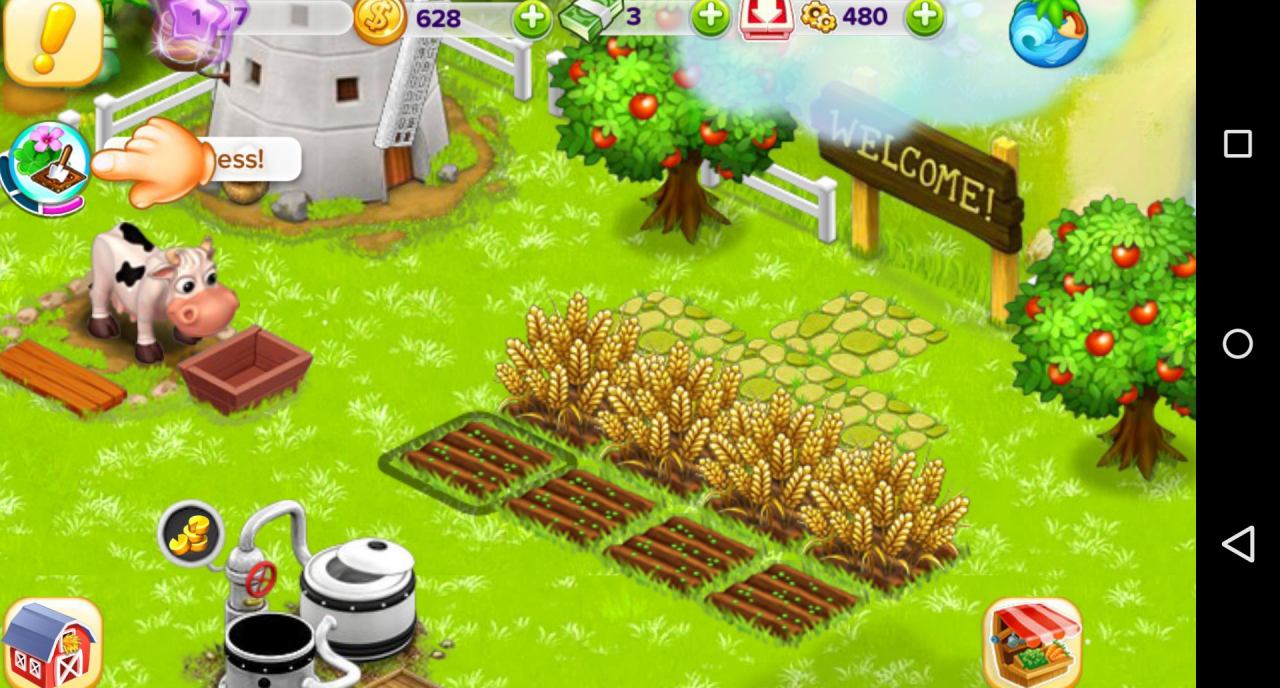Open the tropical island wave icon
The width and height of the screenshot is (1280, 688).
[1047, 32]
